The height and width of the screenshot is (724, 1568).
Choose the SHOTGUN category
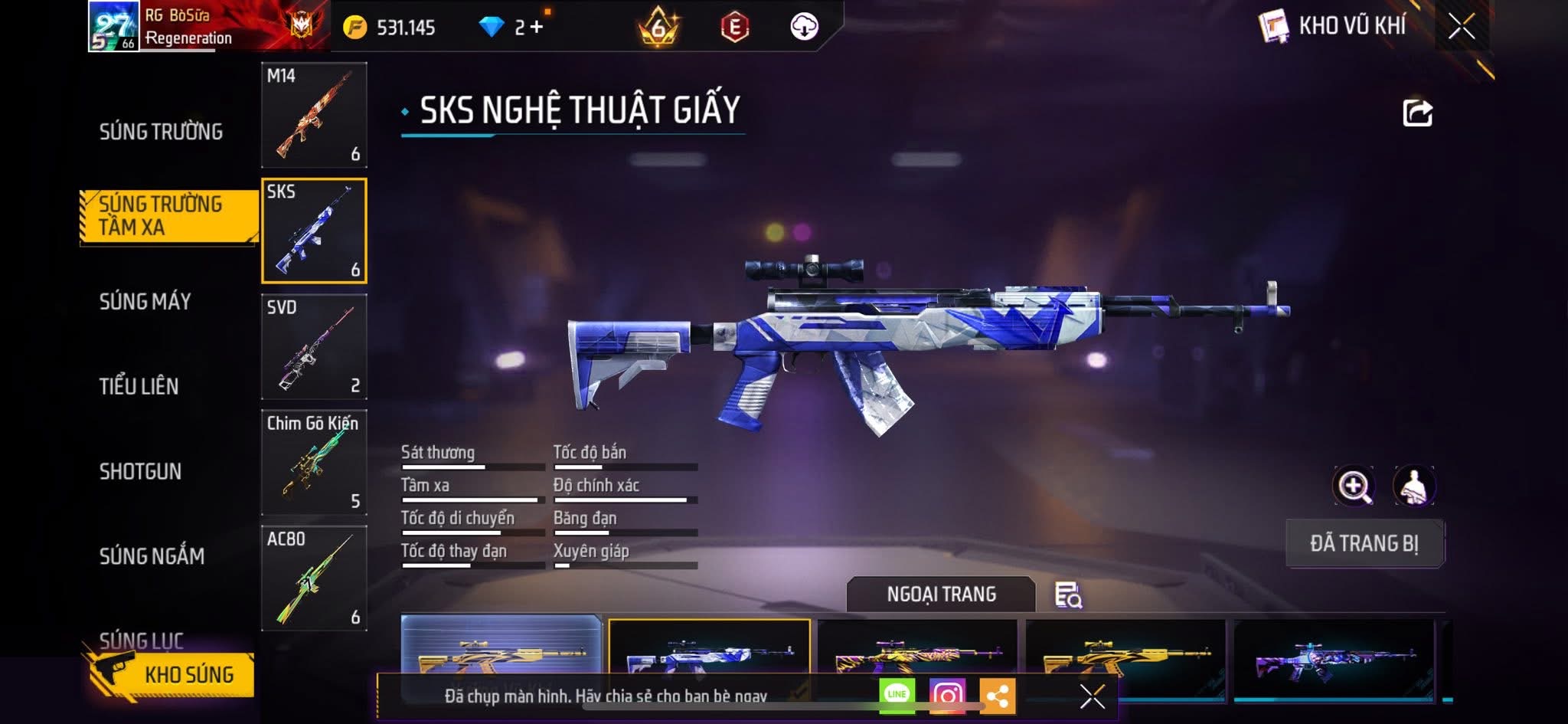[x=141, y=471]
